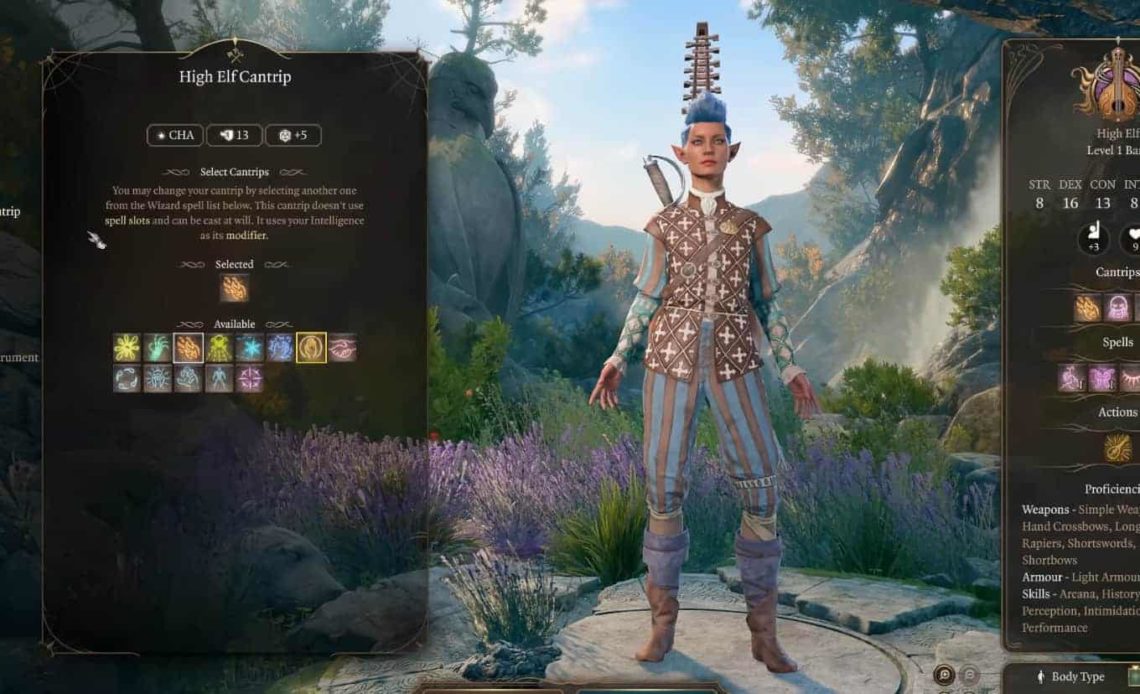The width and height of the screenshot is (1140, 694).
Task: Select the blue swirling-hands cantrip
Action: (280, 347)
